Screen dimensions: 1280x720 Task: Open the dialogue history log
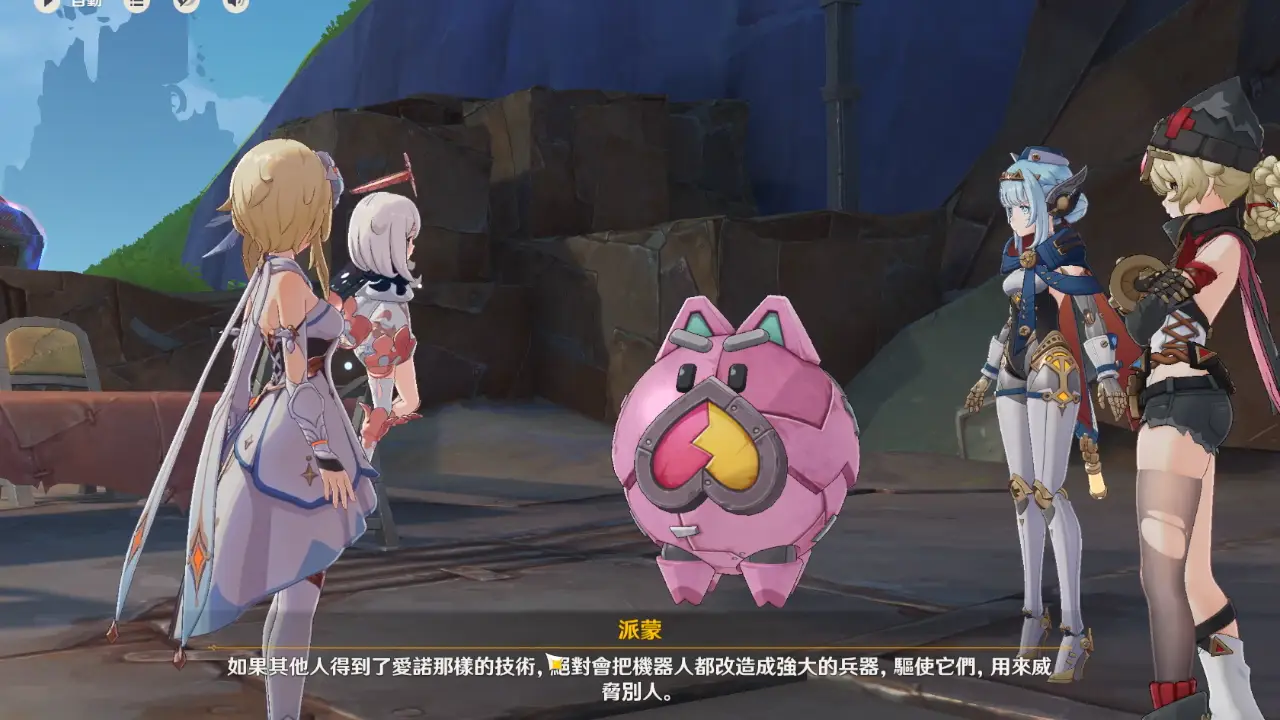click(137, 4)
